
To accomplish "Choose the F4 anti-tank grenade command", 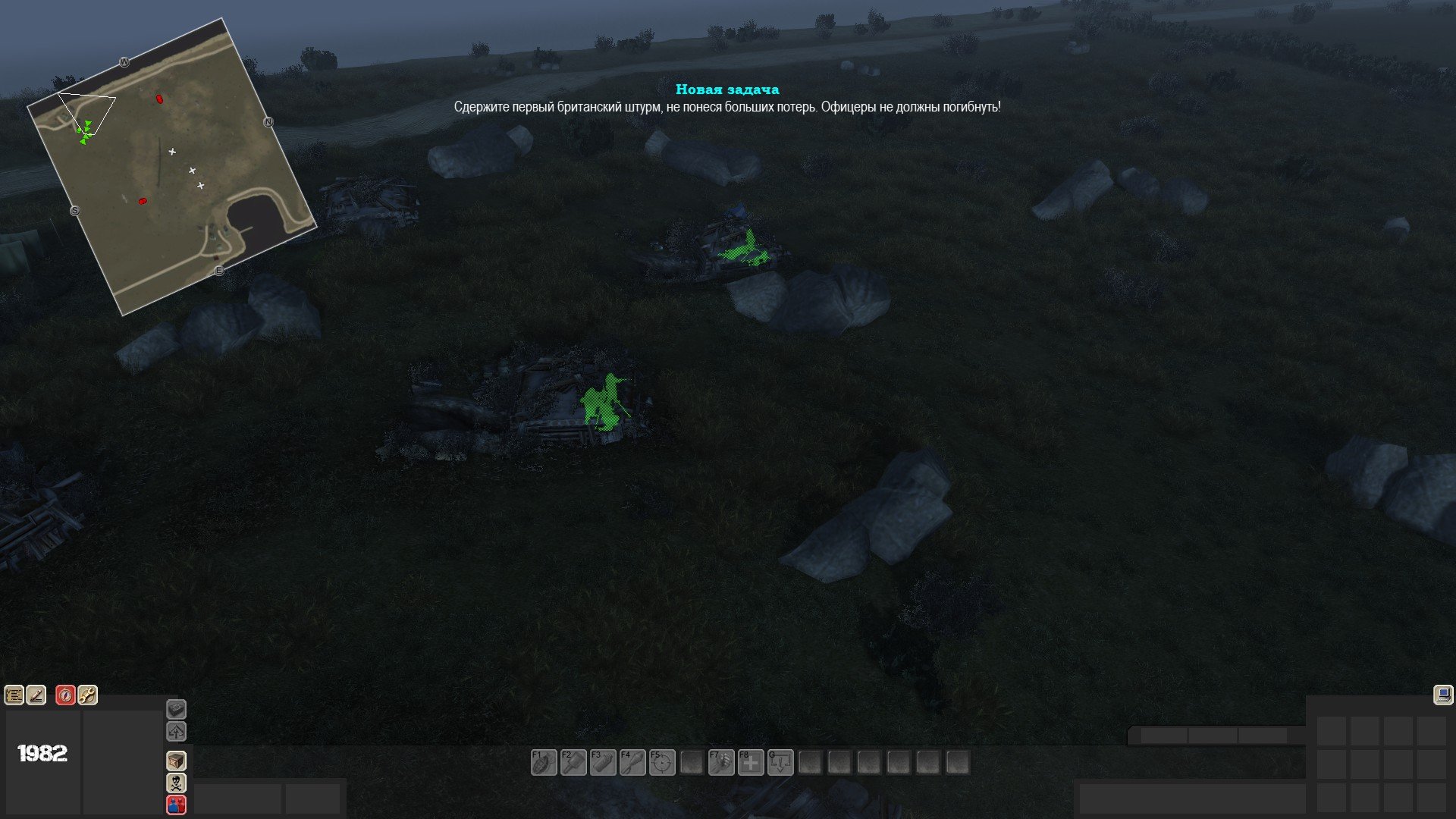I will [632, 762].
